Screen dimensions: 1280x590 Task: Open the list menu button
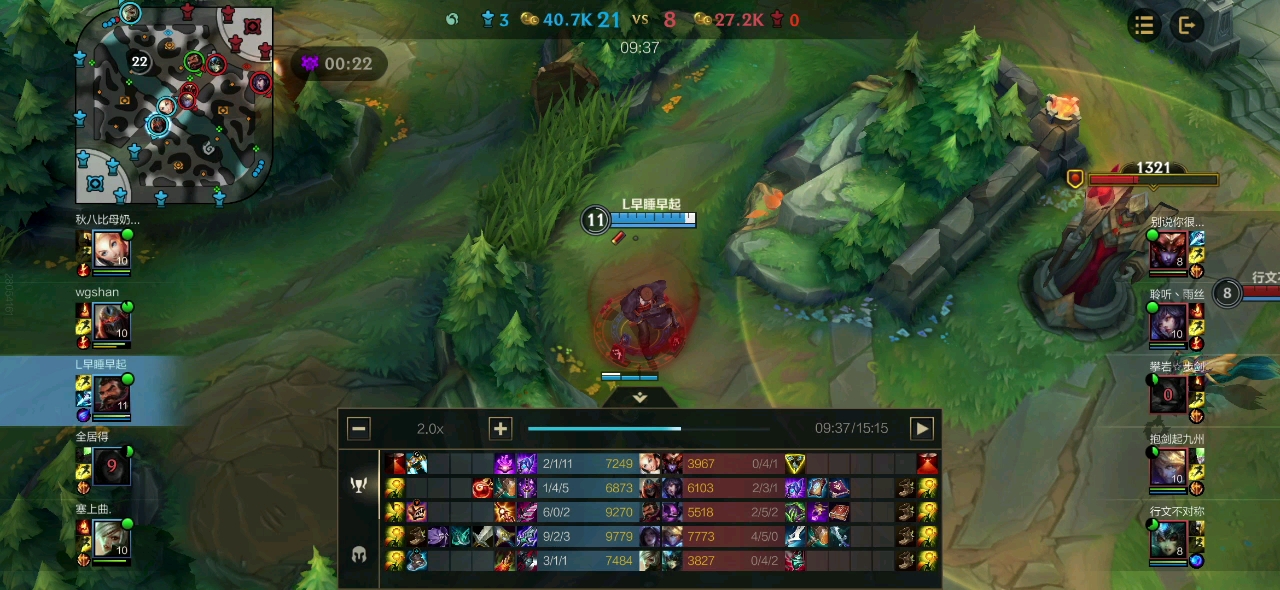(1145, 25)
